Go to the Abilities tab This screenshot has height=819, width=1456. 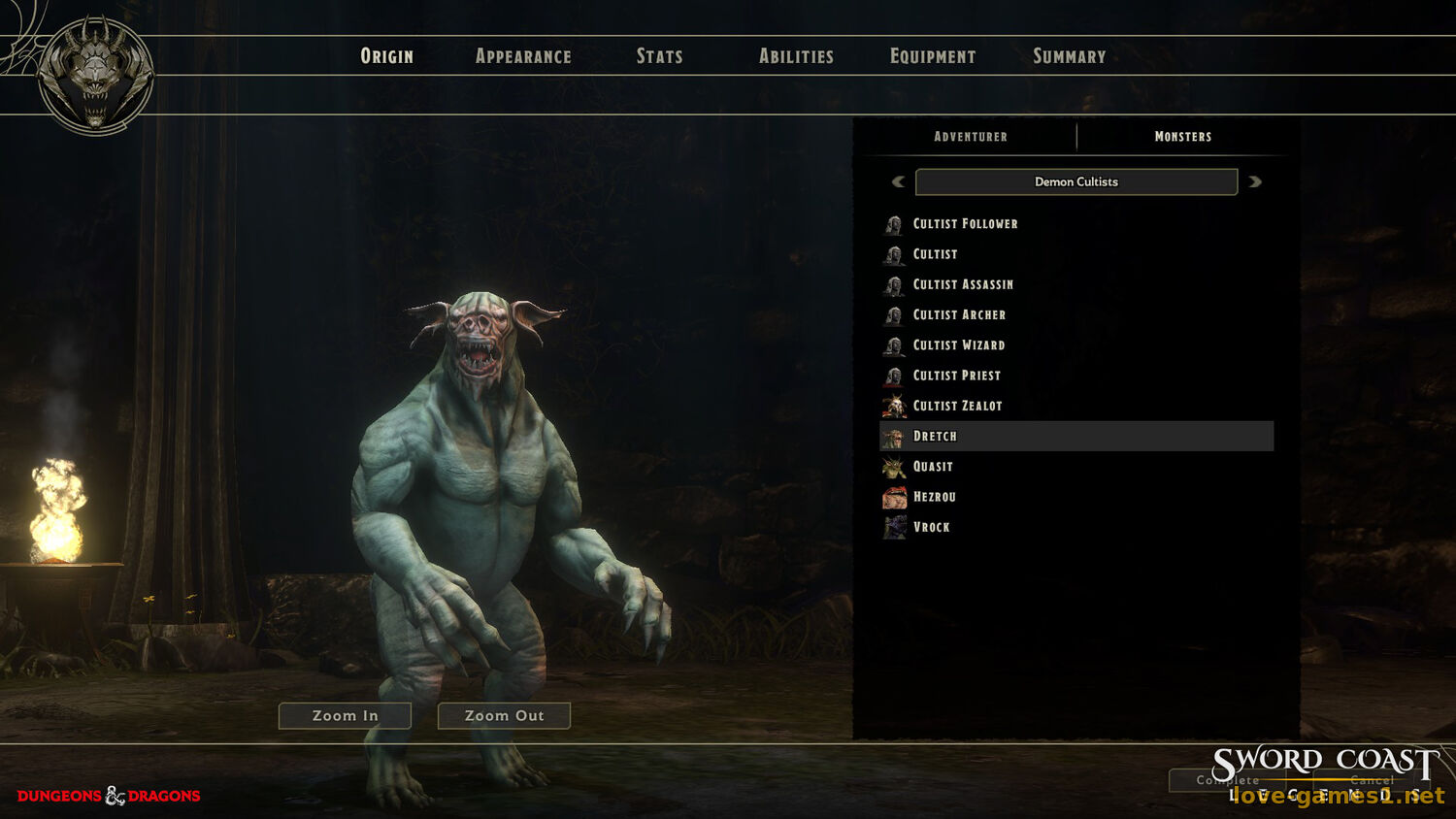796,56
